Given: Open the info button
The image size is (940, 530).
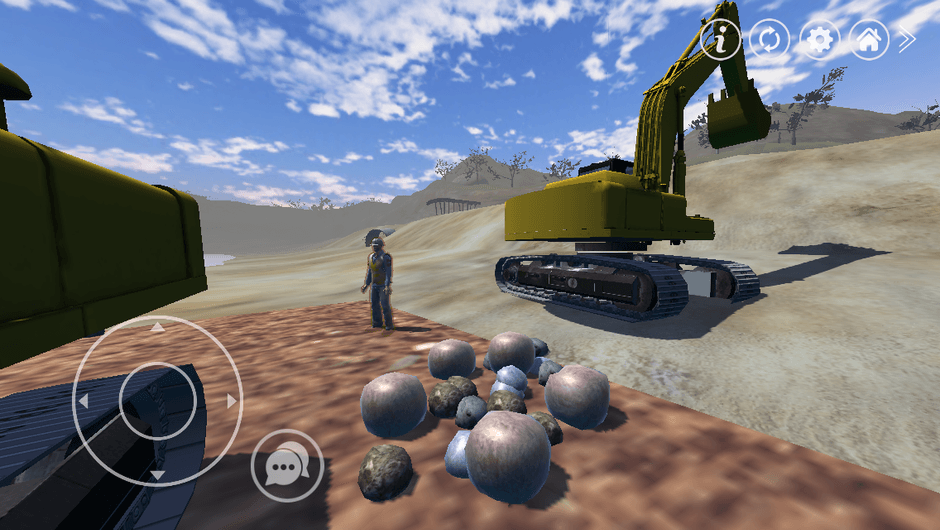Looking at the screenshot, I should [x=720, y=39].
